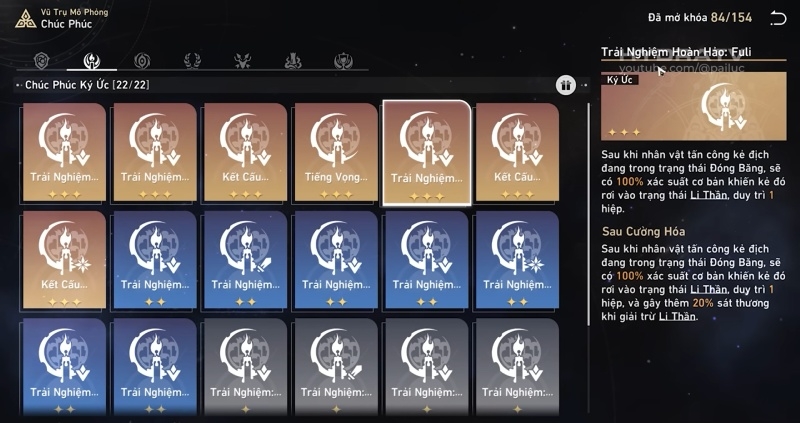Image resolution: width=800 pixels, height=423 pixels.
Task: Switch to the shield path tab
Action: 42,61
